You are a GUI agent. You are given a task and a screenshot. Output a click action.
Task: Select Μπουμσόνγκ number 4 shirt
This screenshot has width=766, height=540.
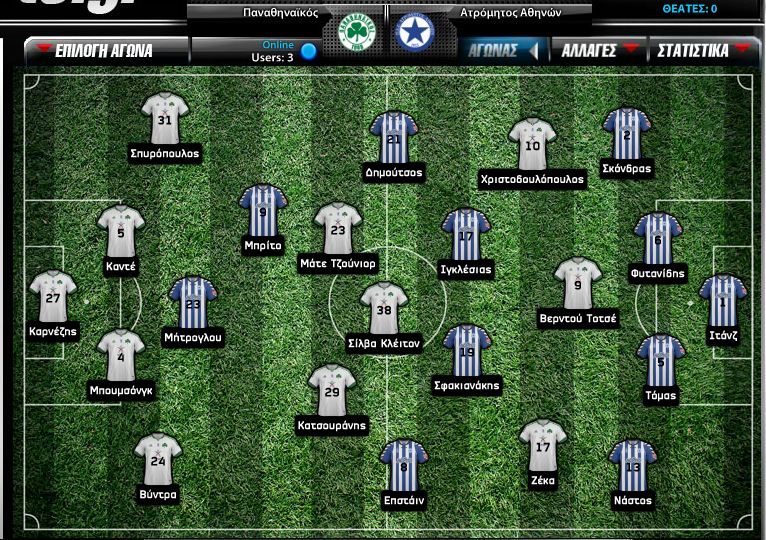pos(121,356)
